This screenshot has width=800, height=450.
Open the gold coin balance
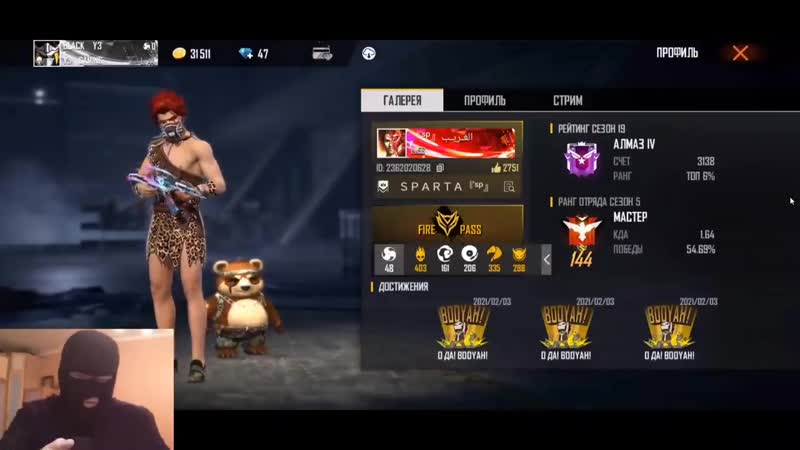[192, 54]
